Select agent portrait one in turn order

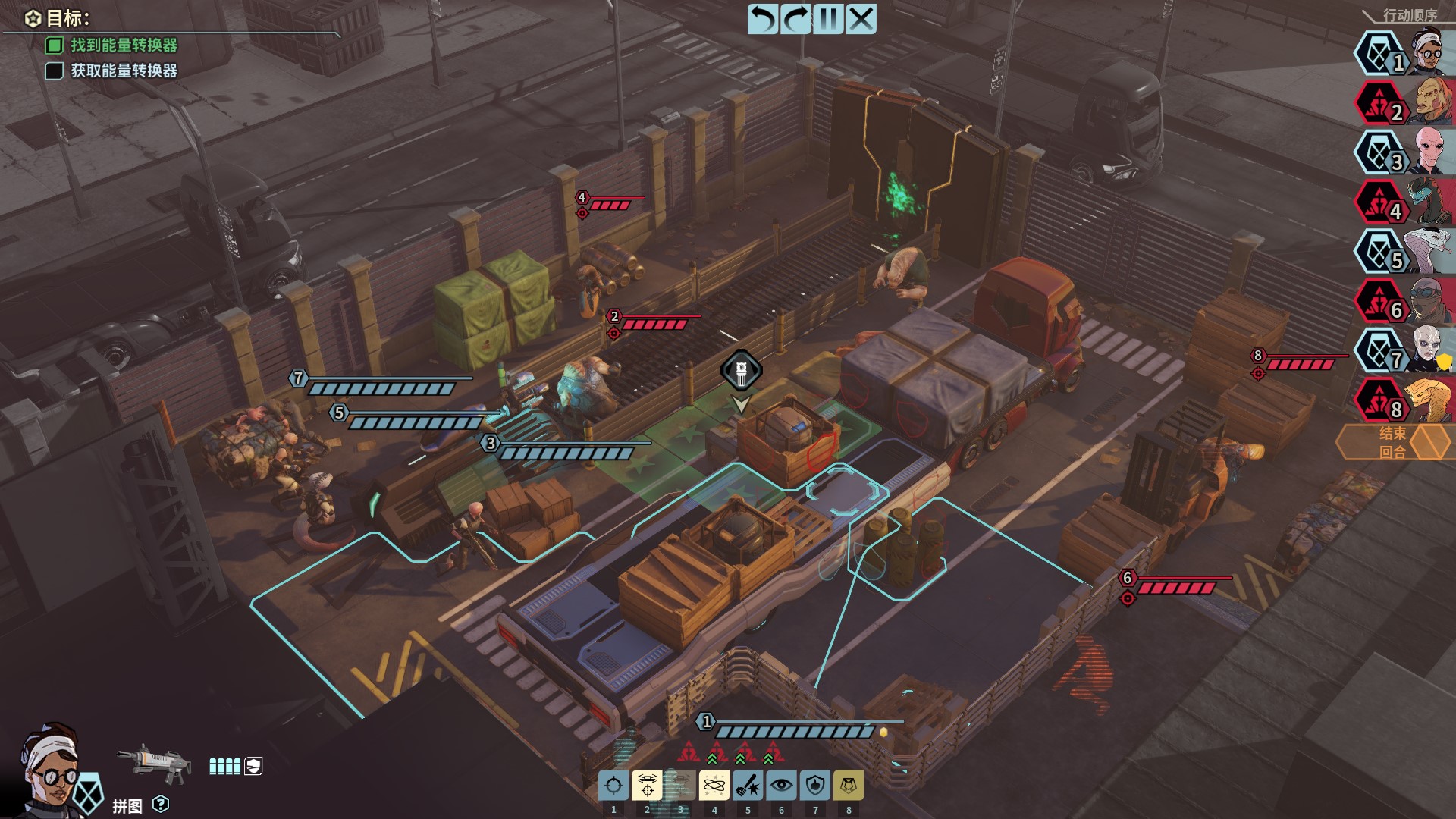(x=1429, y=53)
